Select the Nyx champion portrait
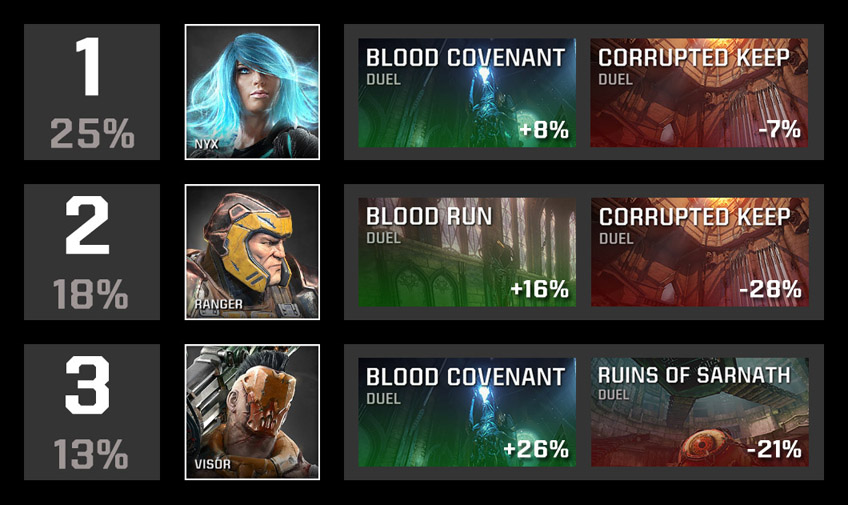Viewport: 848px width, 505px height. click(x=252, y=92)
